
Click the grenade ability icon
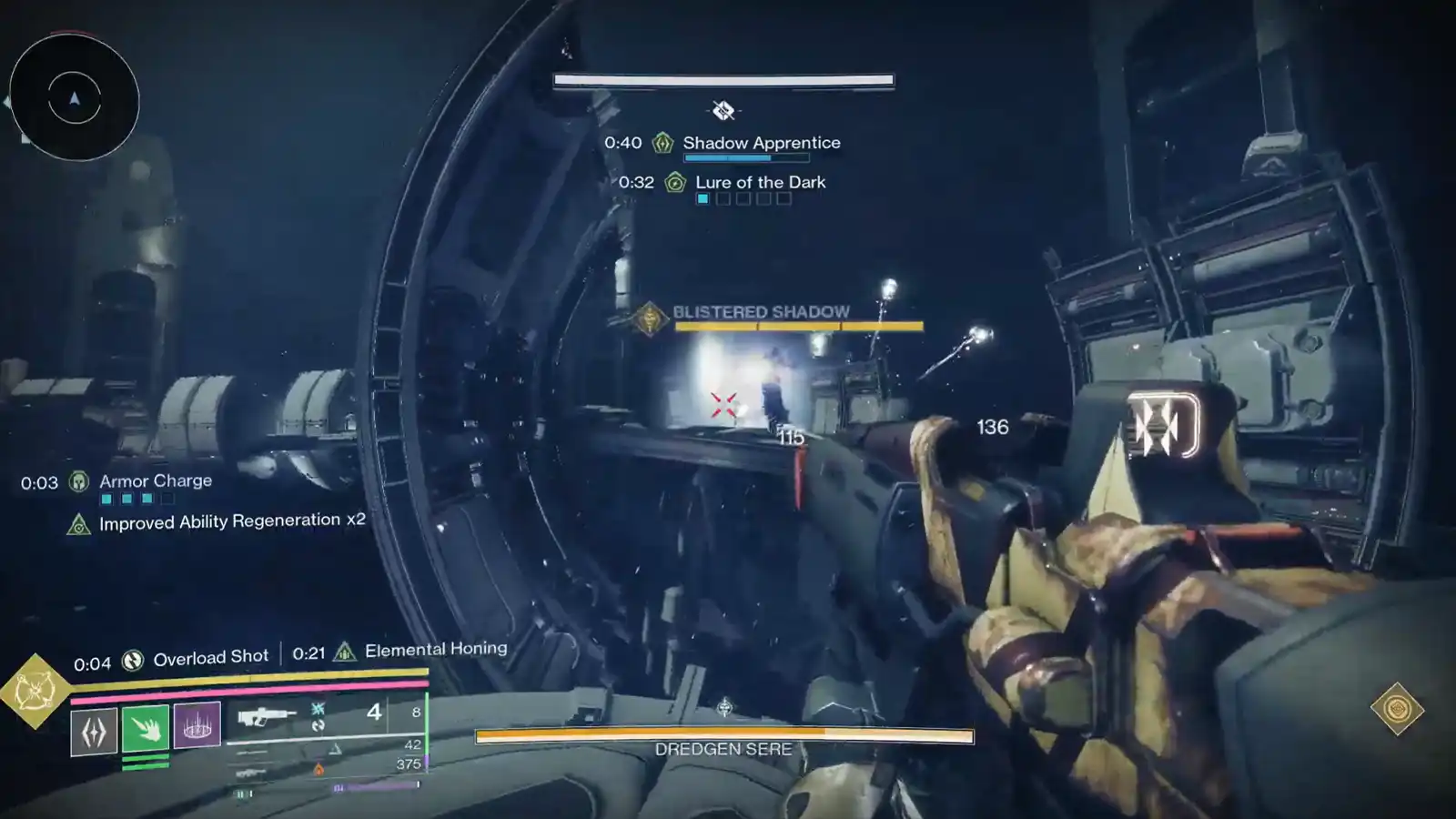click(x=94, y=728)
